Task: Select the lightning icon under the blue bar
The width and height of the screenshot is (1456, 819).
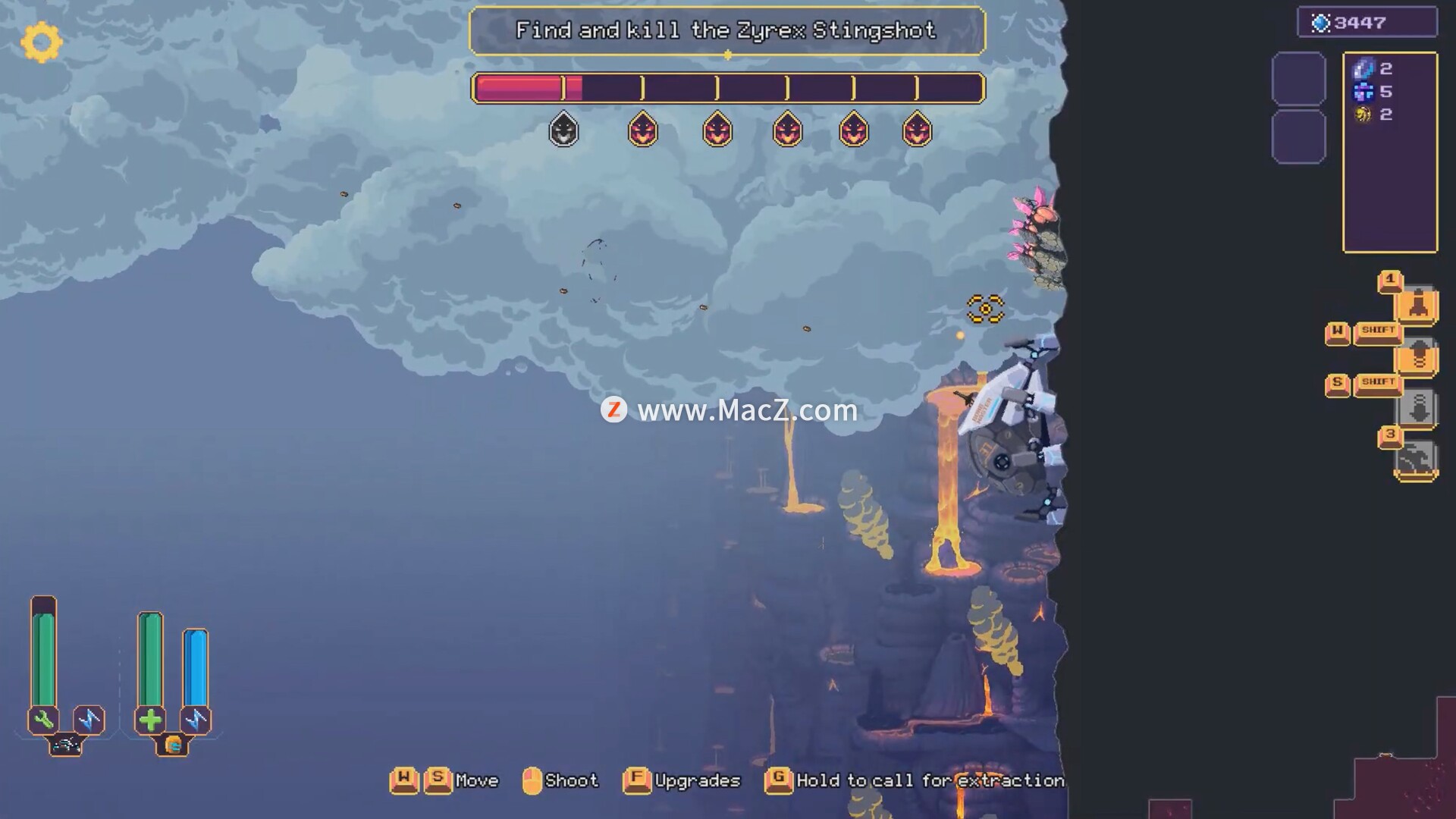Action: pos(196,719)
